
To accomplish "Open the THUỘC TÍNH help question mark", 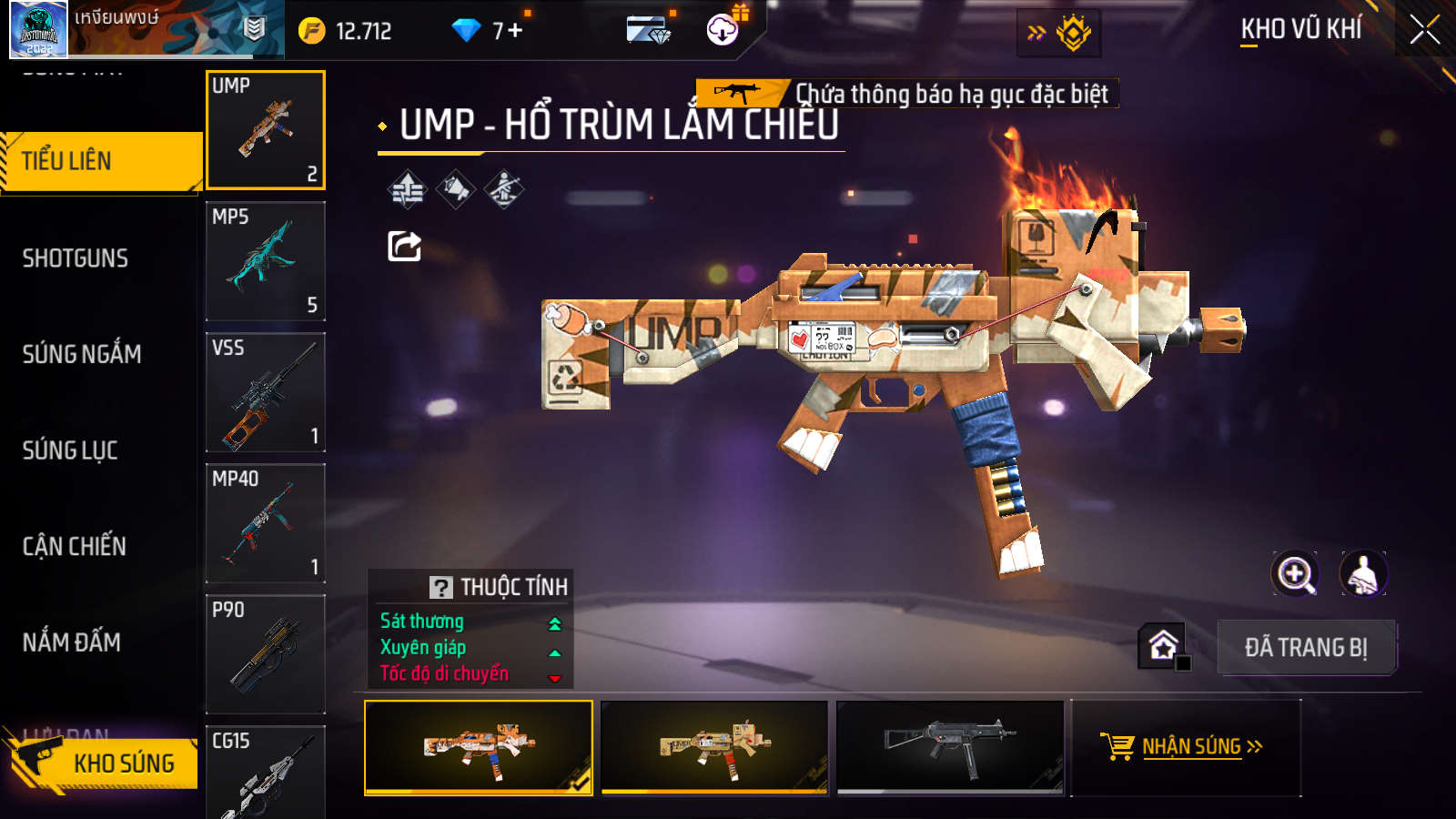I will point(441,588).
